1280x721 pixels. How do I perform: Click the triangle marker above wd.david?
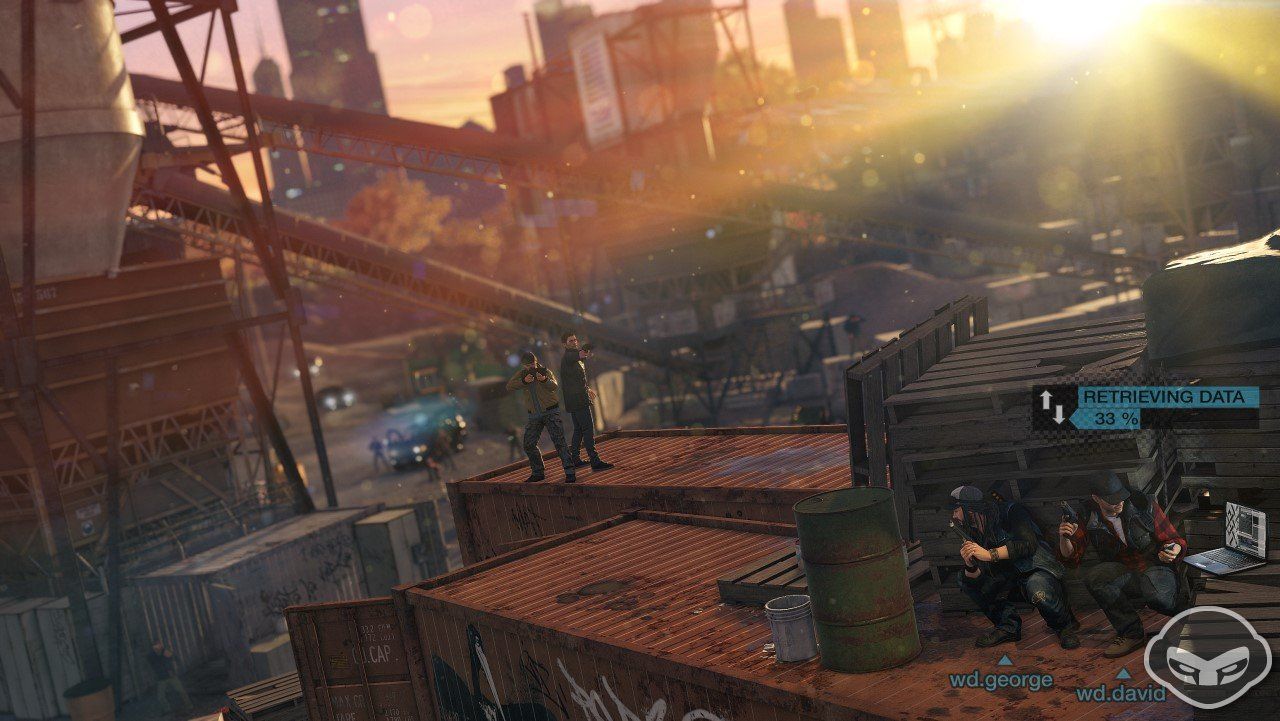[x=1122, y=672]
